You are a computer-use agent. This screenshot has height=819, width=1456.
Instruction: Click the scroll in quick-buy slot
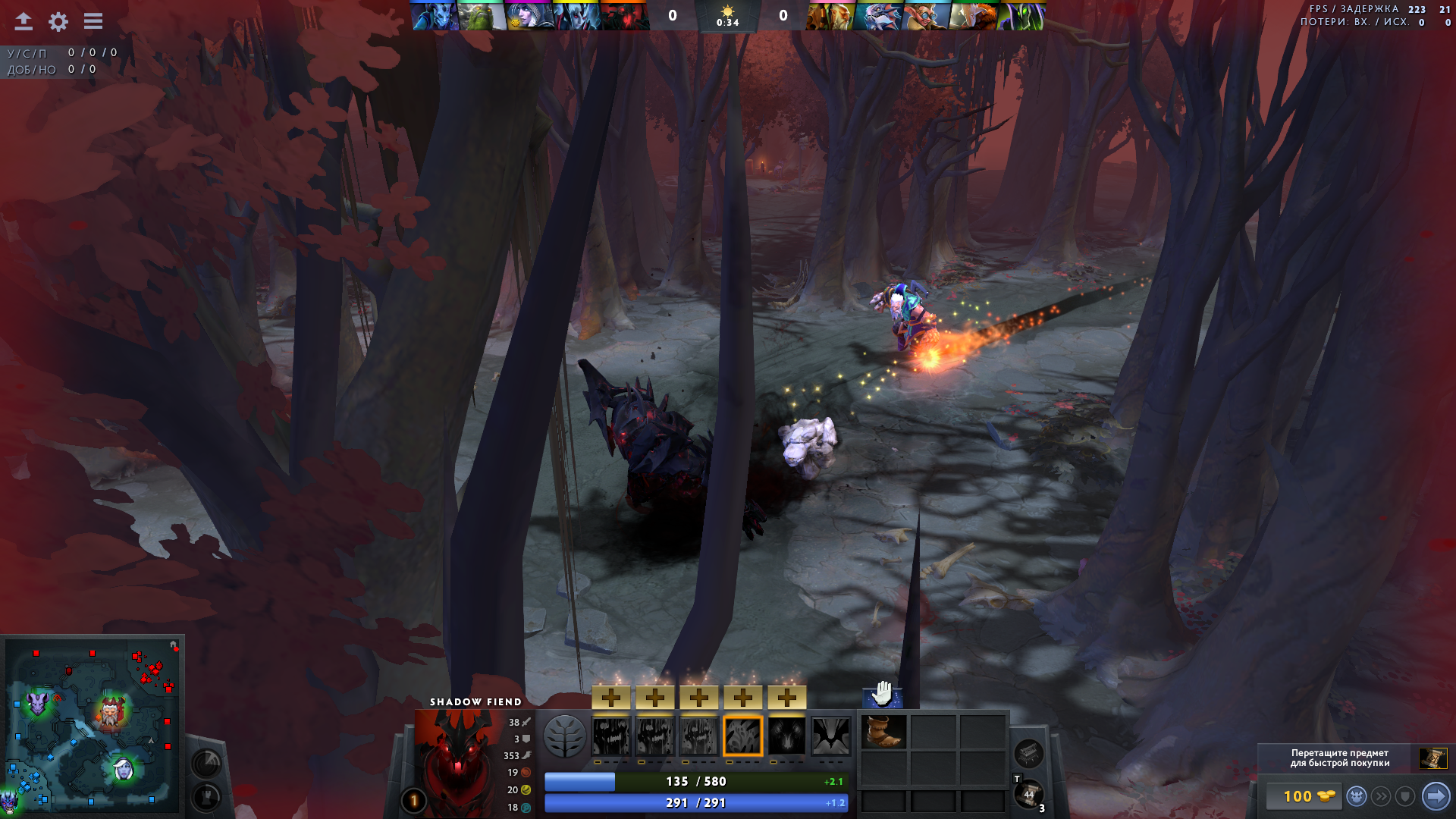coord(1433,758)
